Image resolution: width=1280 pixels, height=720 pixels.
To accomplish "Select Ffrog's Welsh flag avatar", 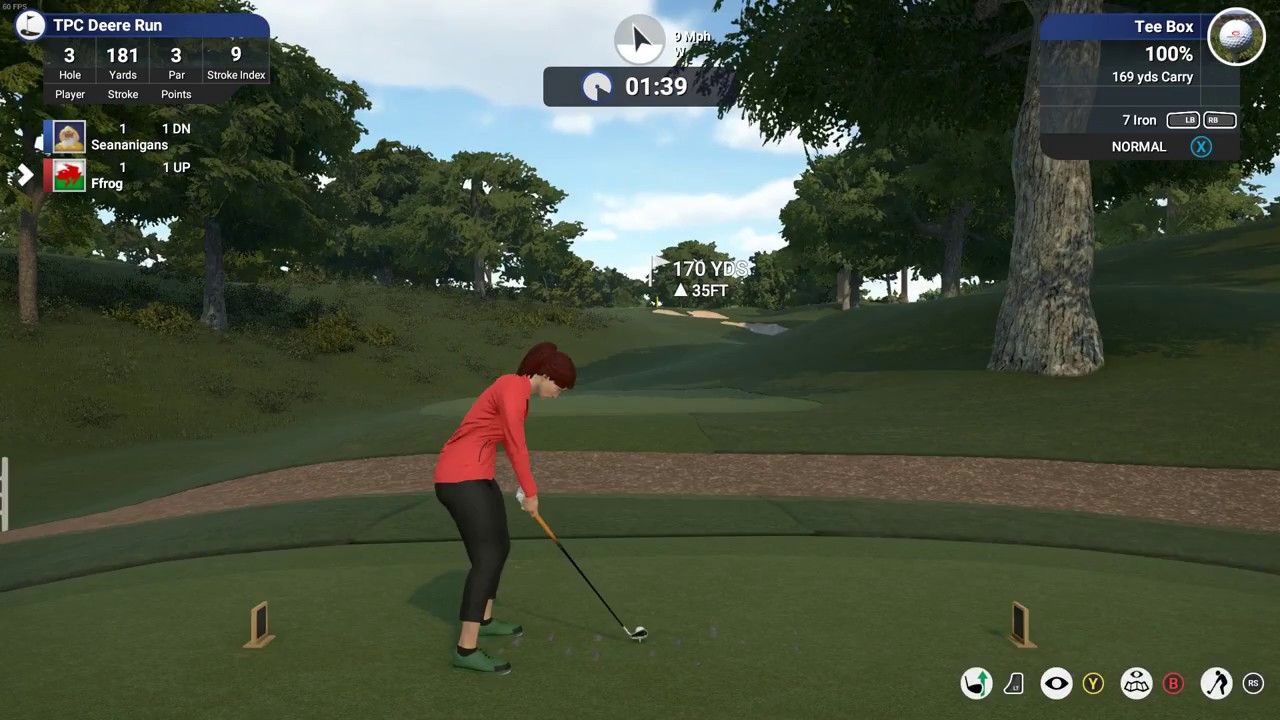I will [x=69, y=176].
